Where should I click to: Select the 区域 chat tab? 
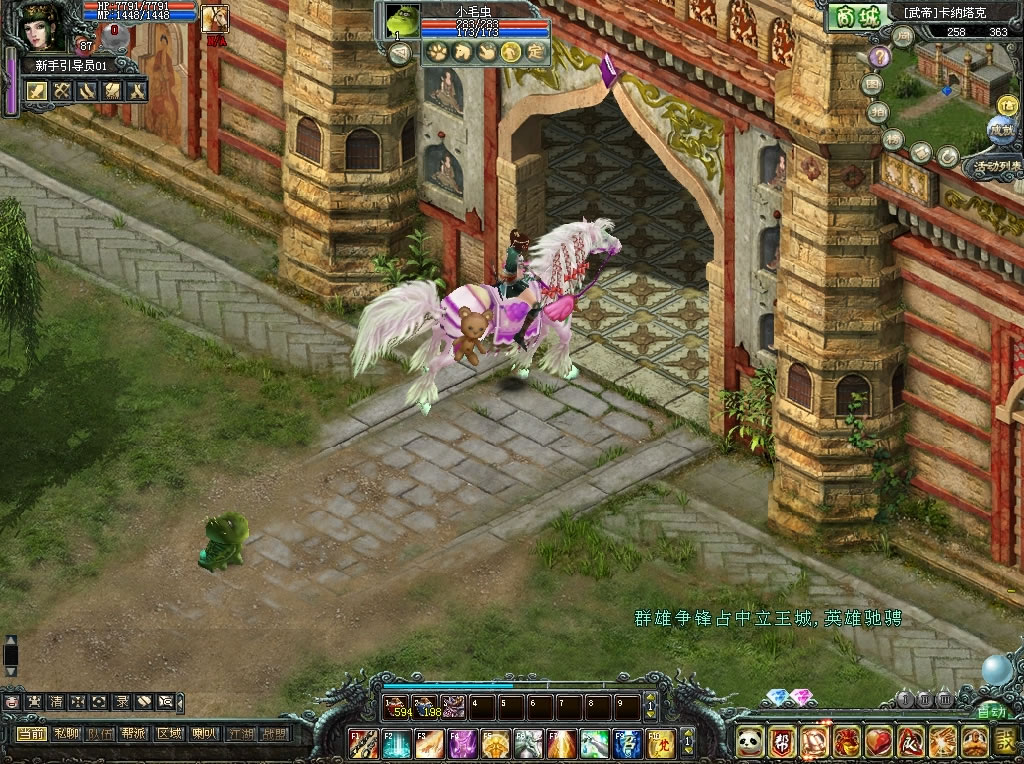[x=169, y=733]
